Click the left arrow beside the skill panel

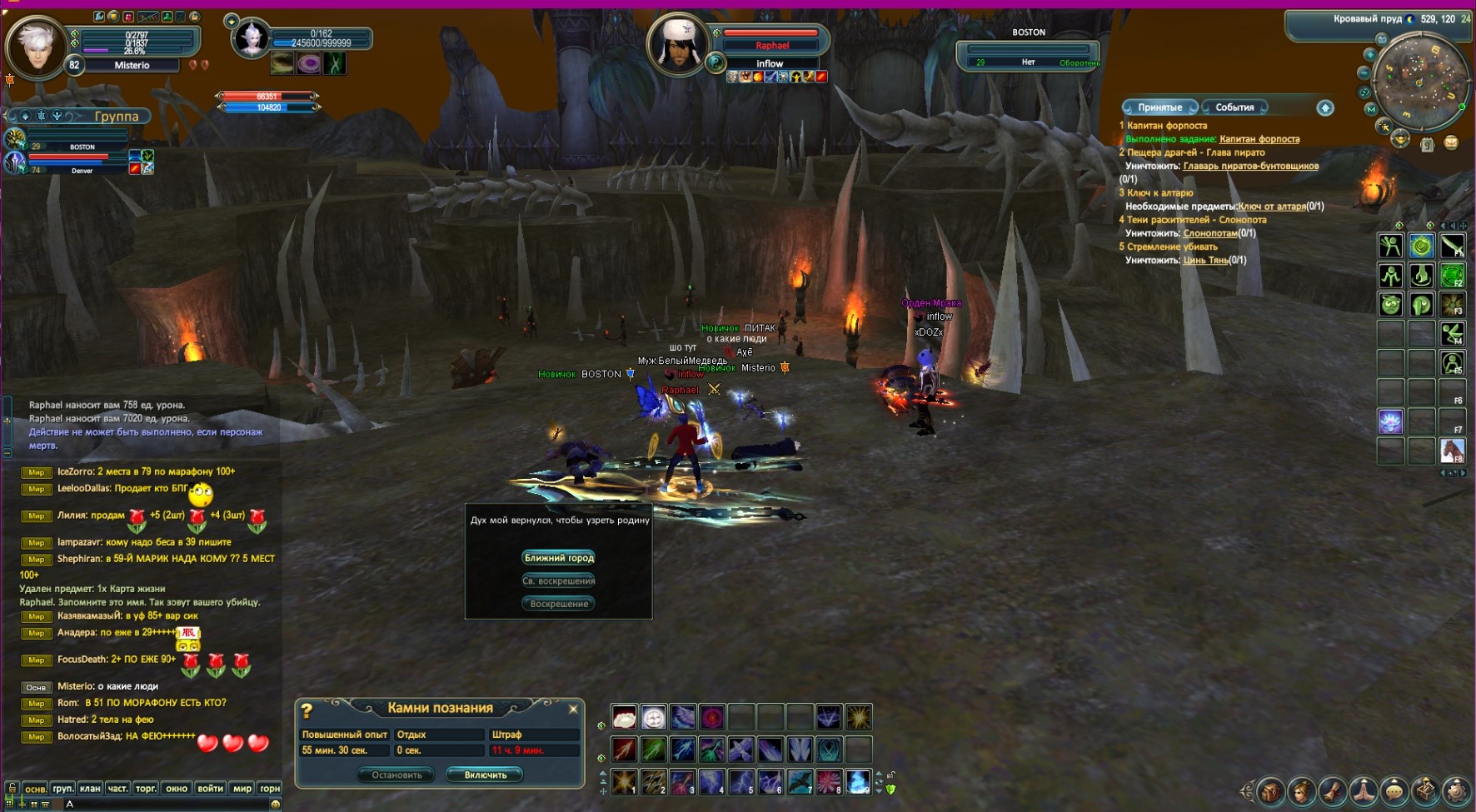coord(1443,473)
